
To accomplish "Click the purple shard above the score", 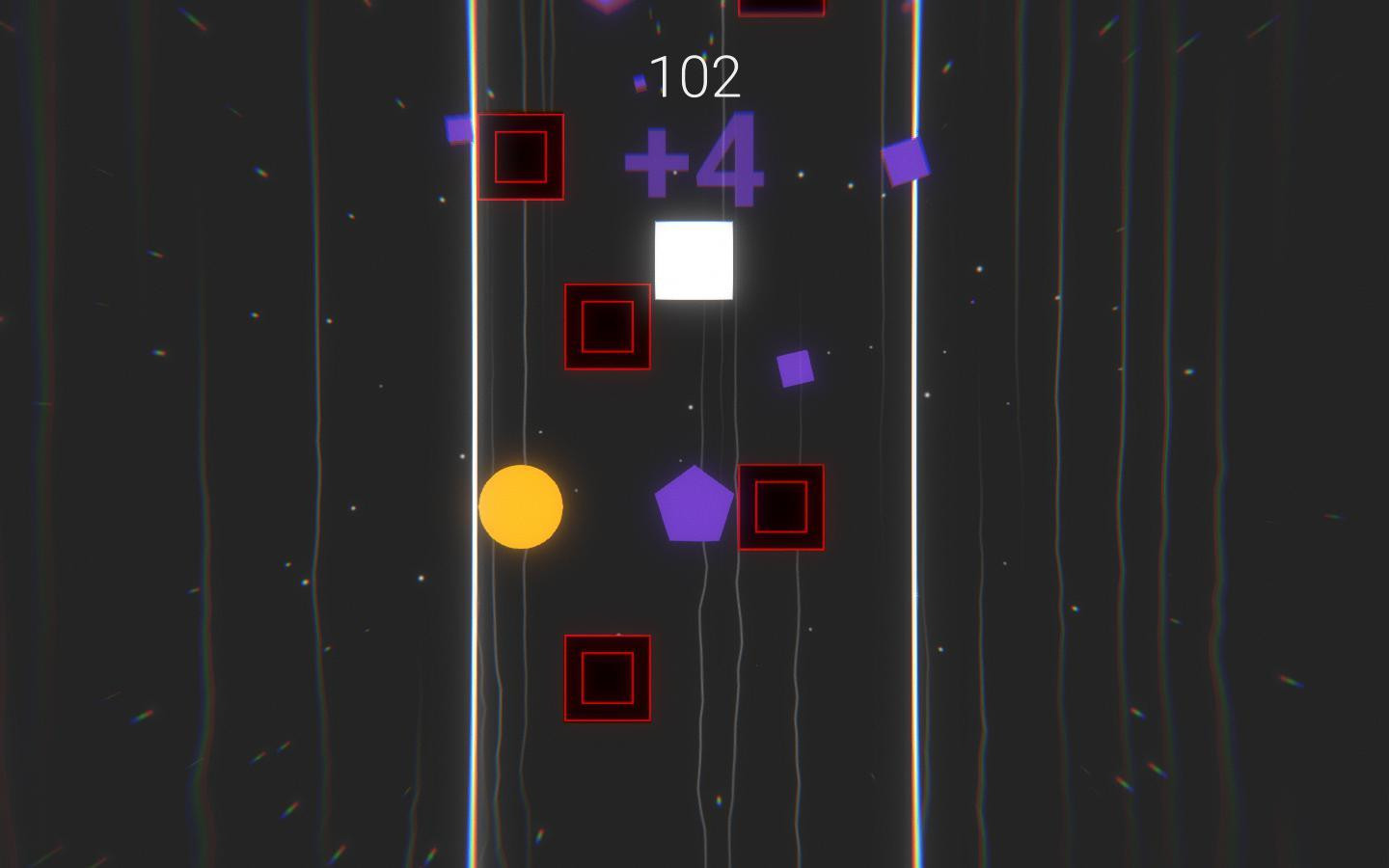I will 638,85.
